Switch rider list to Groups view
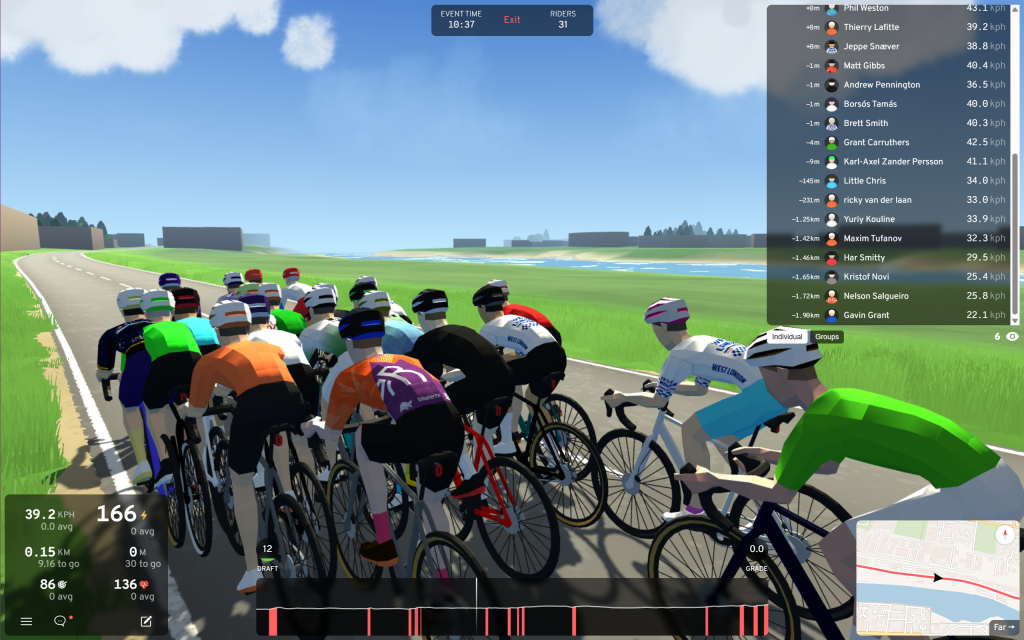The width and height of the screenshot is (1024, 640). pyautogui.click(x=826, y=337)
